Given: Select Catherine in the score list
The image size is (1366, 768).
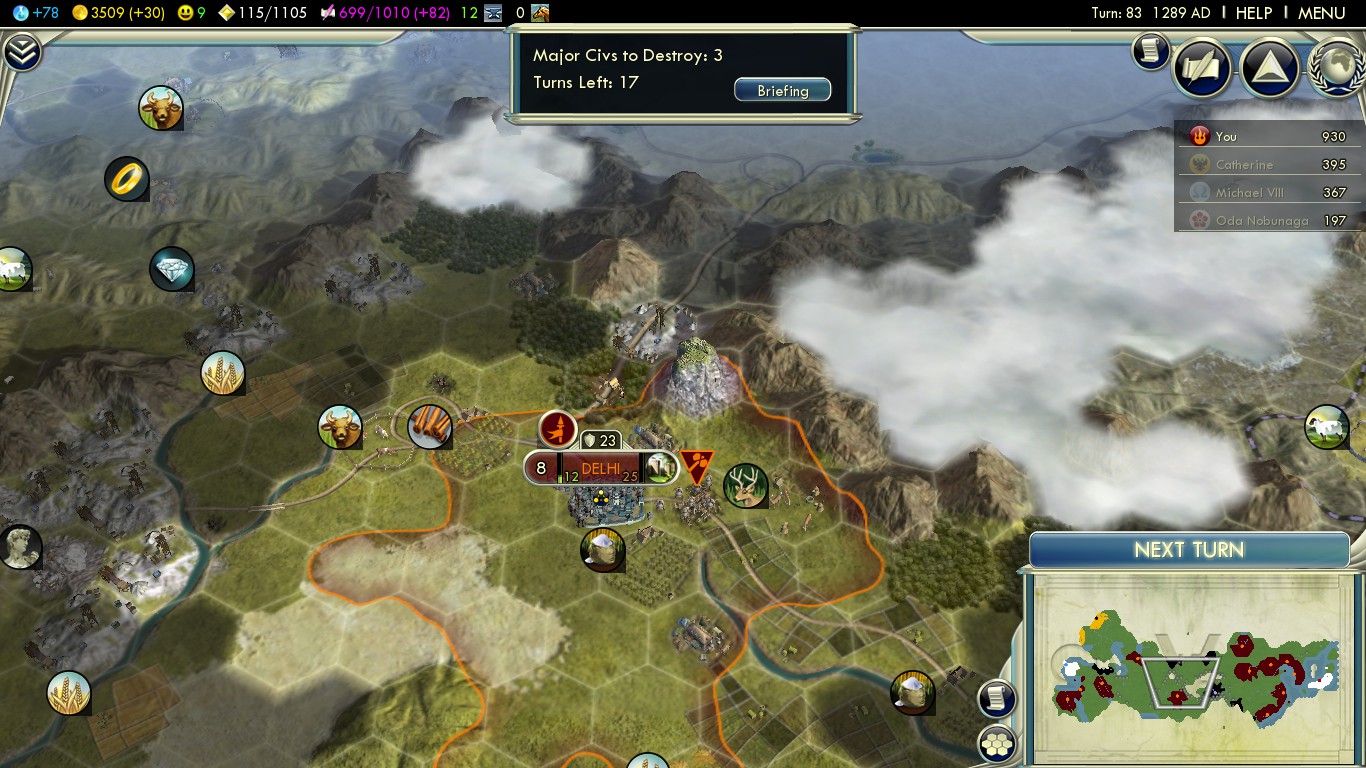Looking at the screenshot, I should pyautogui.click(x=1244, y=164).
